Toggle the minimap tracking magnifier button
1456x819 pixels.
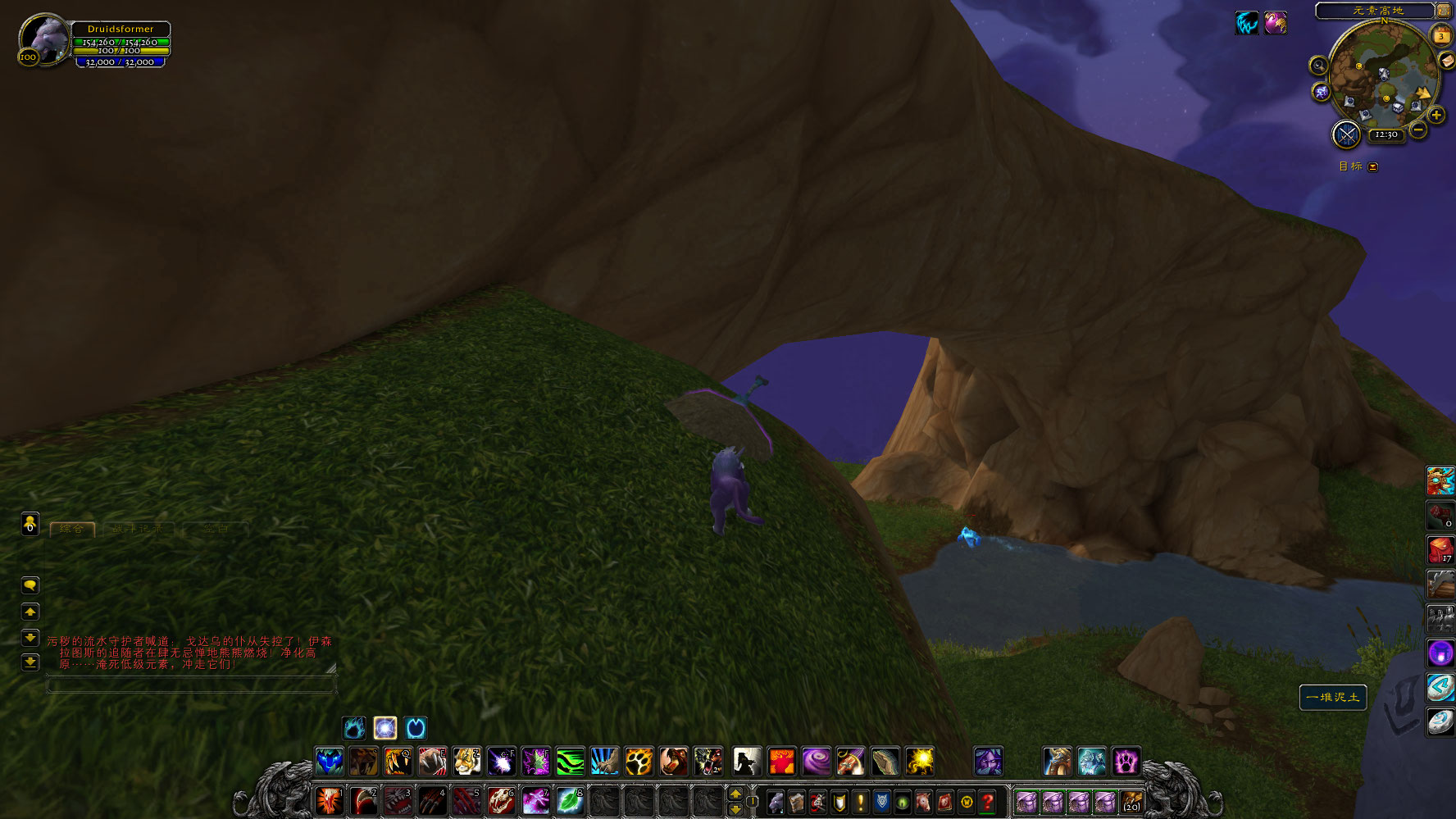tap(1318, 66)
